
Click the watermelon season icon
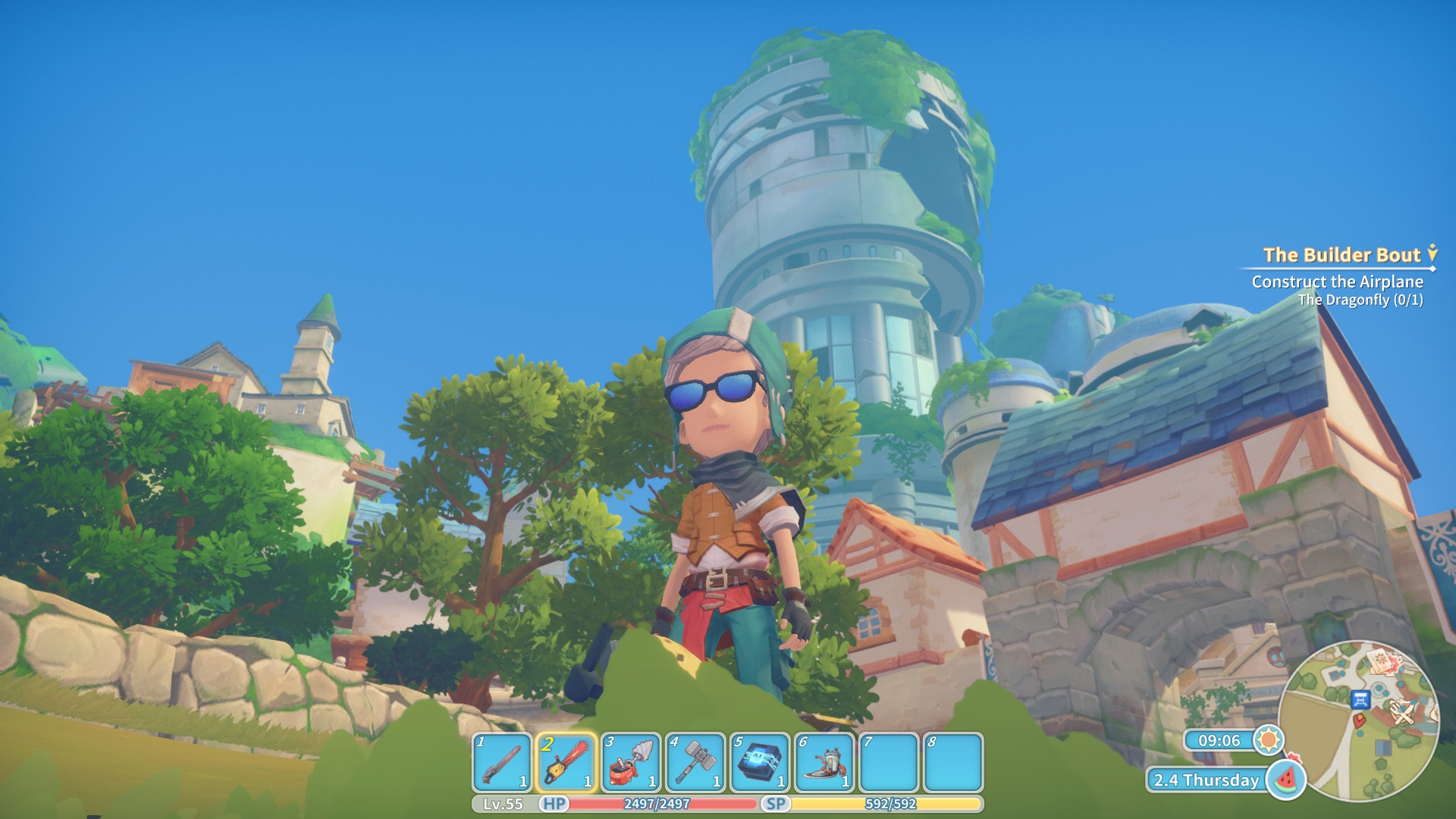point(1285,780)
